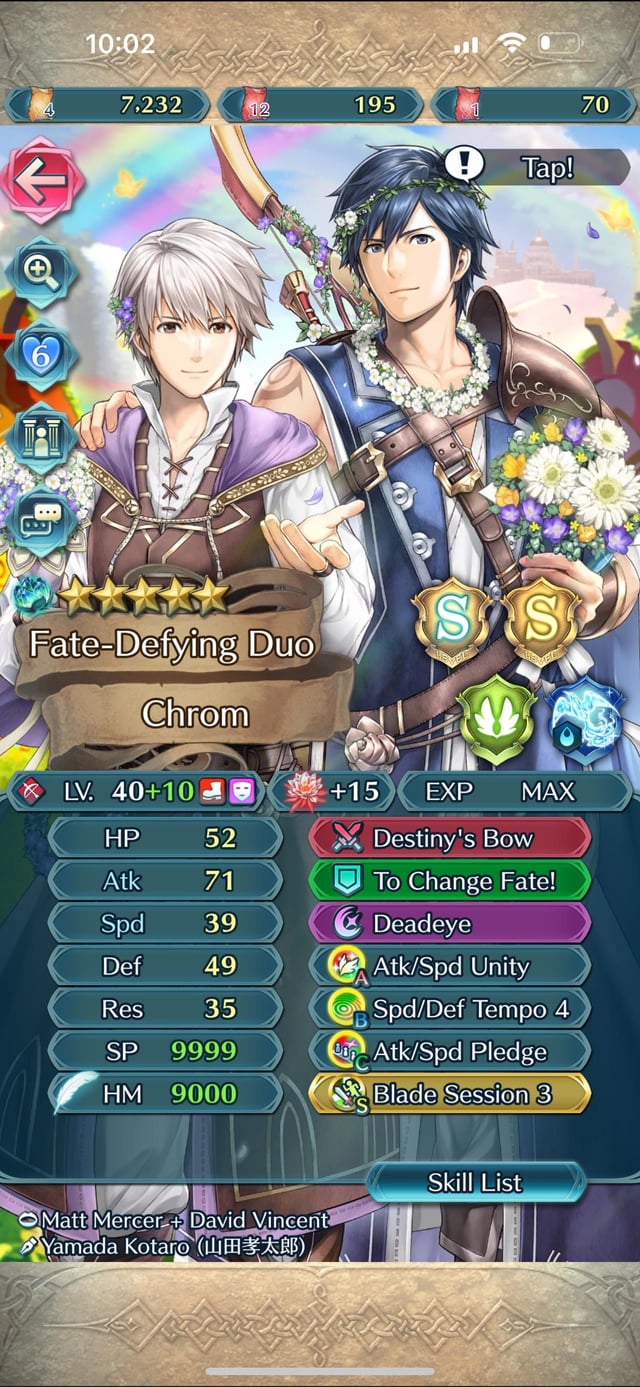Open the Skill List
Screen dimensions: 640x1387
pos(475,1183)
